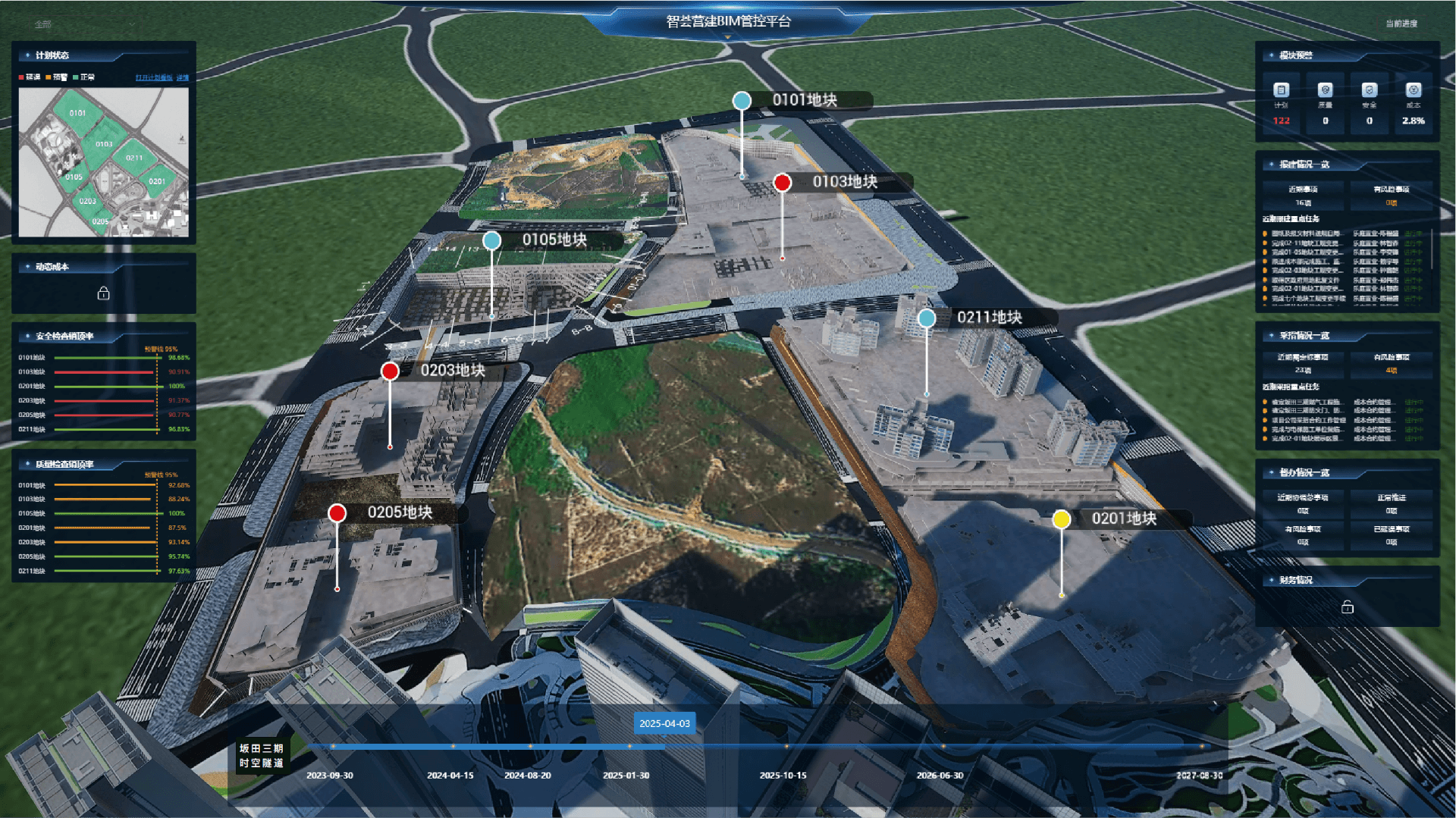Open the 计划 module warning tile
Viewport: 1456px width, 818px height.
pos(1281,104)
